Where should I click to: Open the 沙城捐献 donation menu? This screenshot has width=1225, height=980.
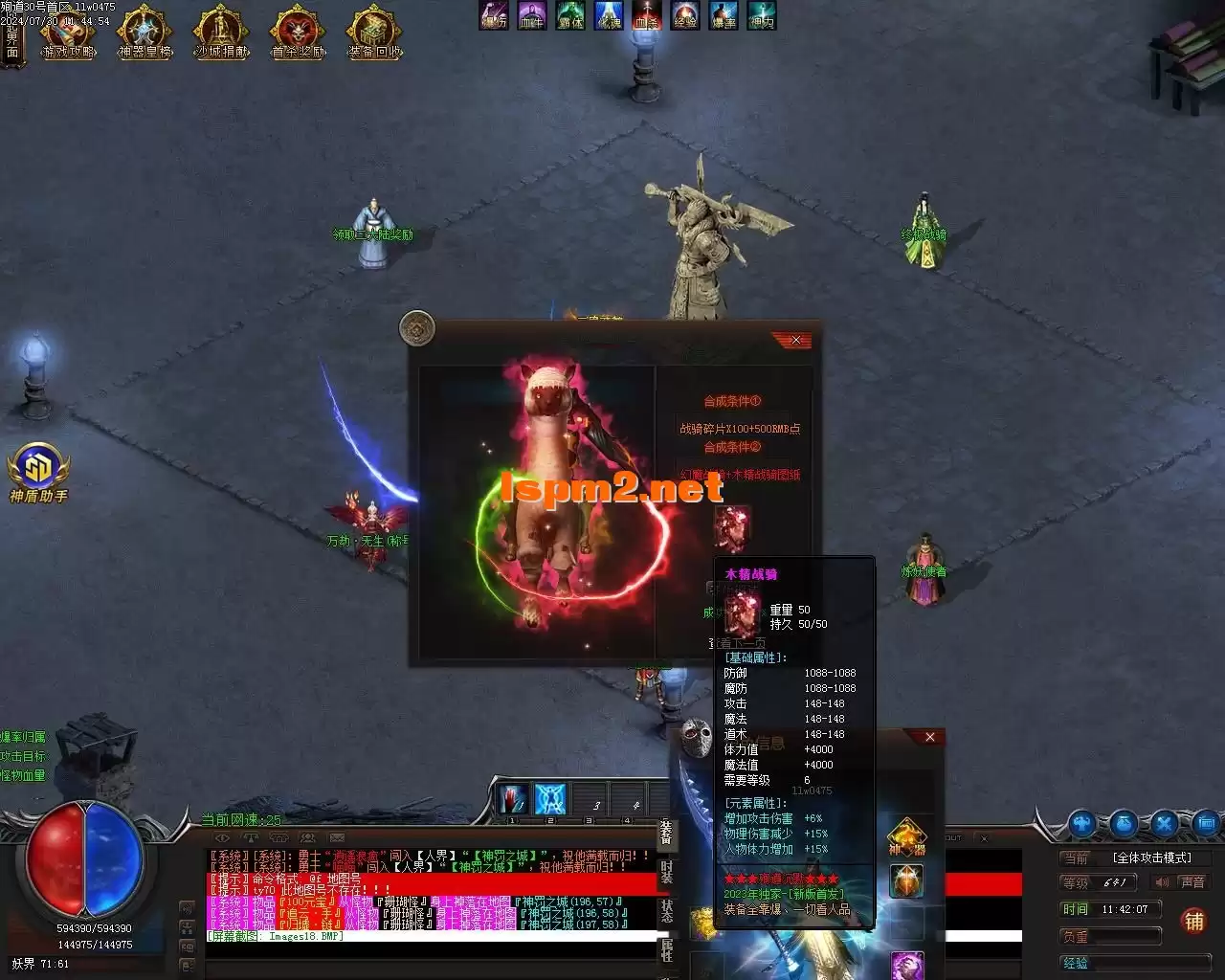(221, 33)
